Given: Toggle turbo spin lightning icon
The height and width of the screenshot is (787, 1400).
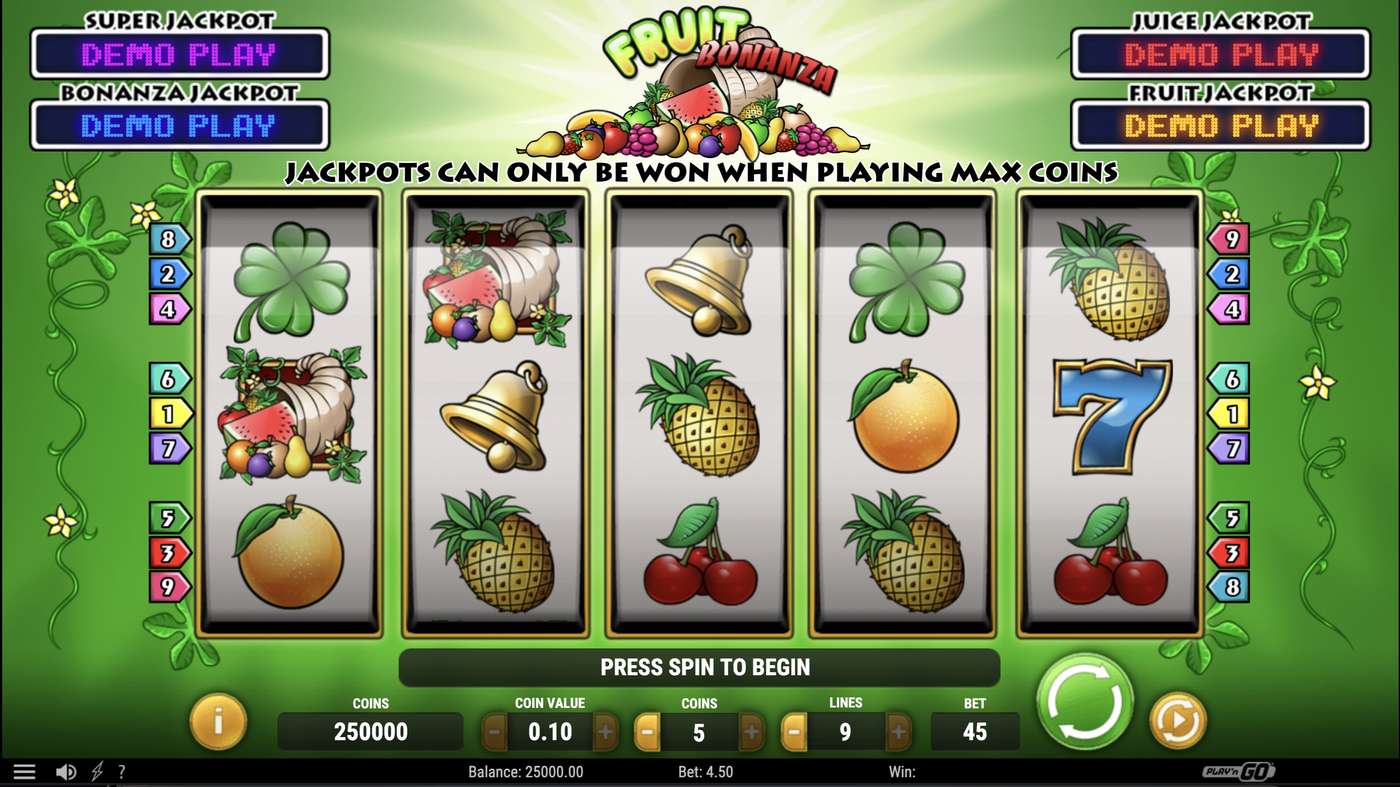Looking at the screenshot, I should pos(97,770).
